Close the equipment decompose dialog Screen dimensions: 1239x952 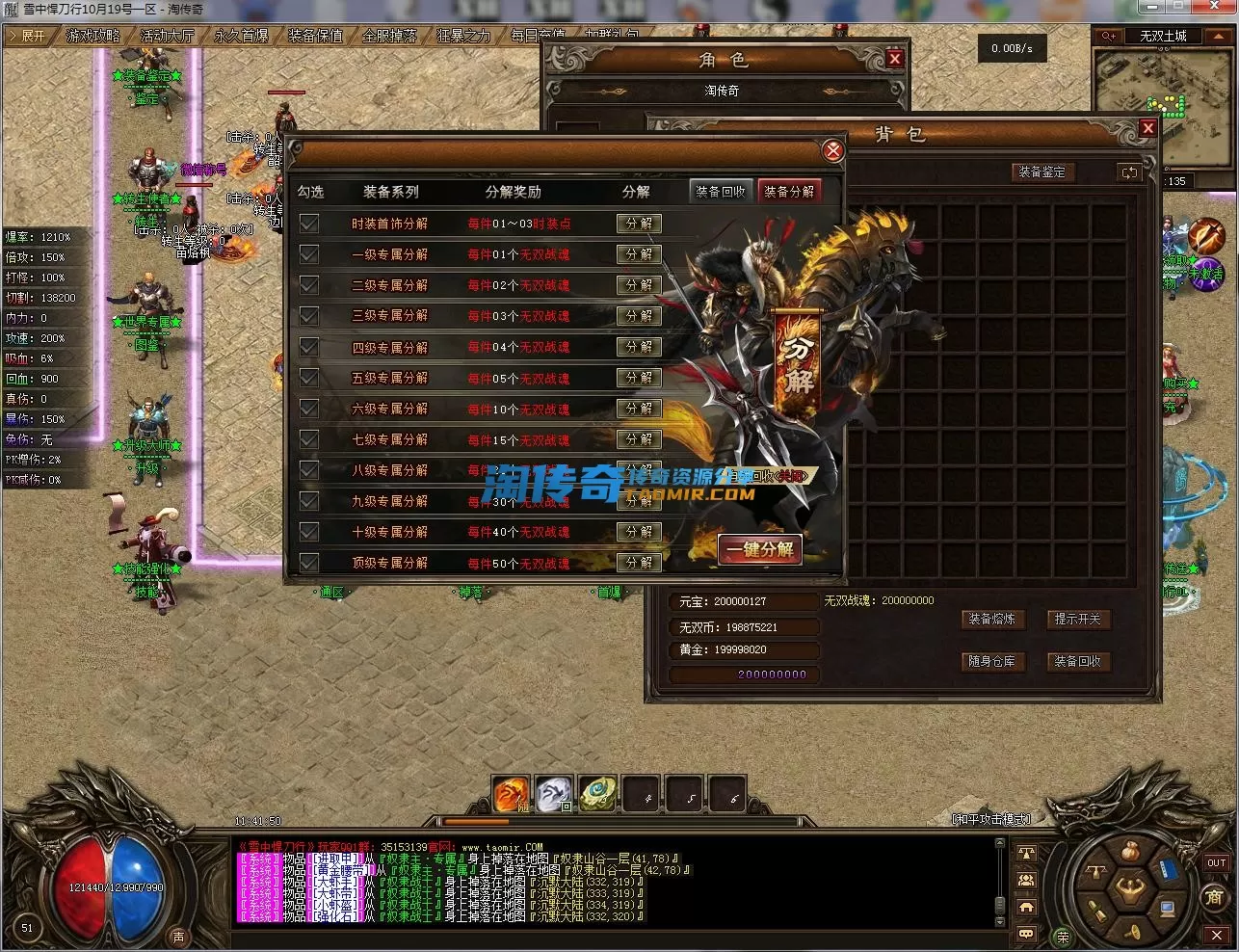coord(833,150)
